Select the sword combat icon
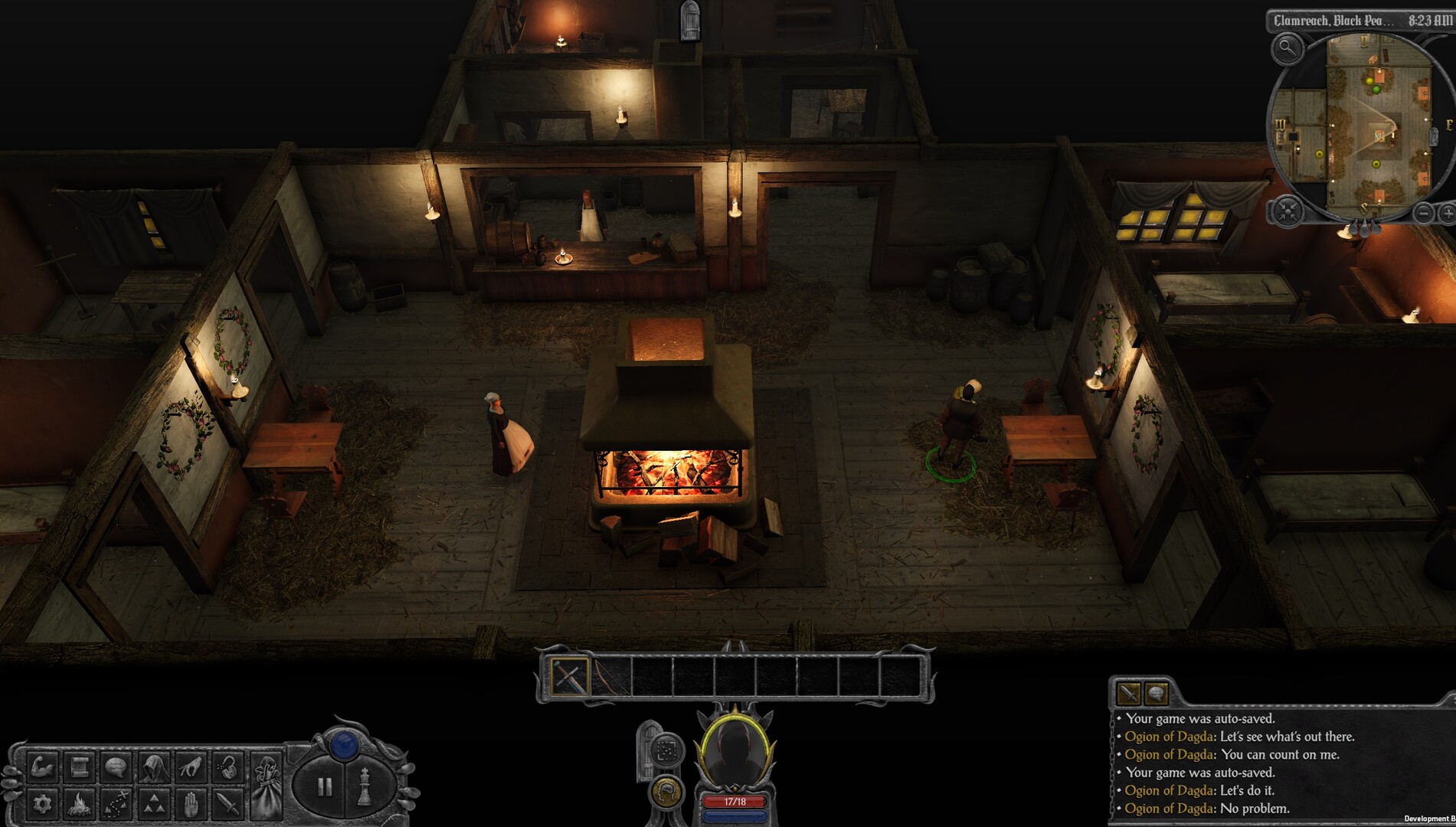 click(227, 805)
